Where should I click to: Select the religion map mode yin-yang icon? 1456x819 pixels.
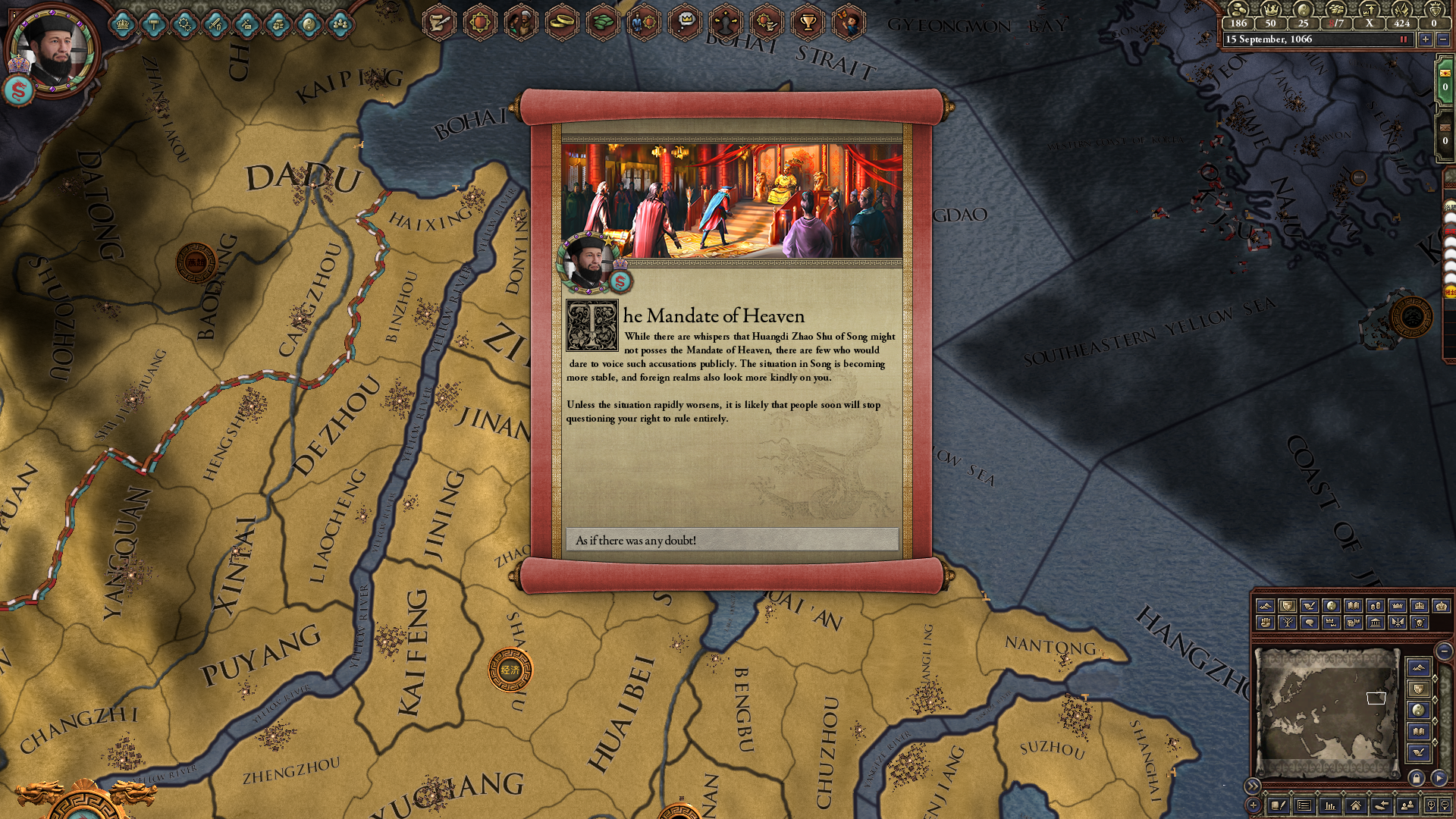point(1331,607)
